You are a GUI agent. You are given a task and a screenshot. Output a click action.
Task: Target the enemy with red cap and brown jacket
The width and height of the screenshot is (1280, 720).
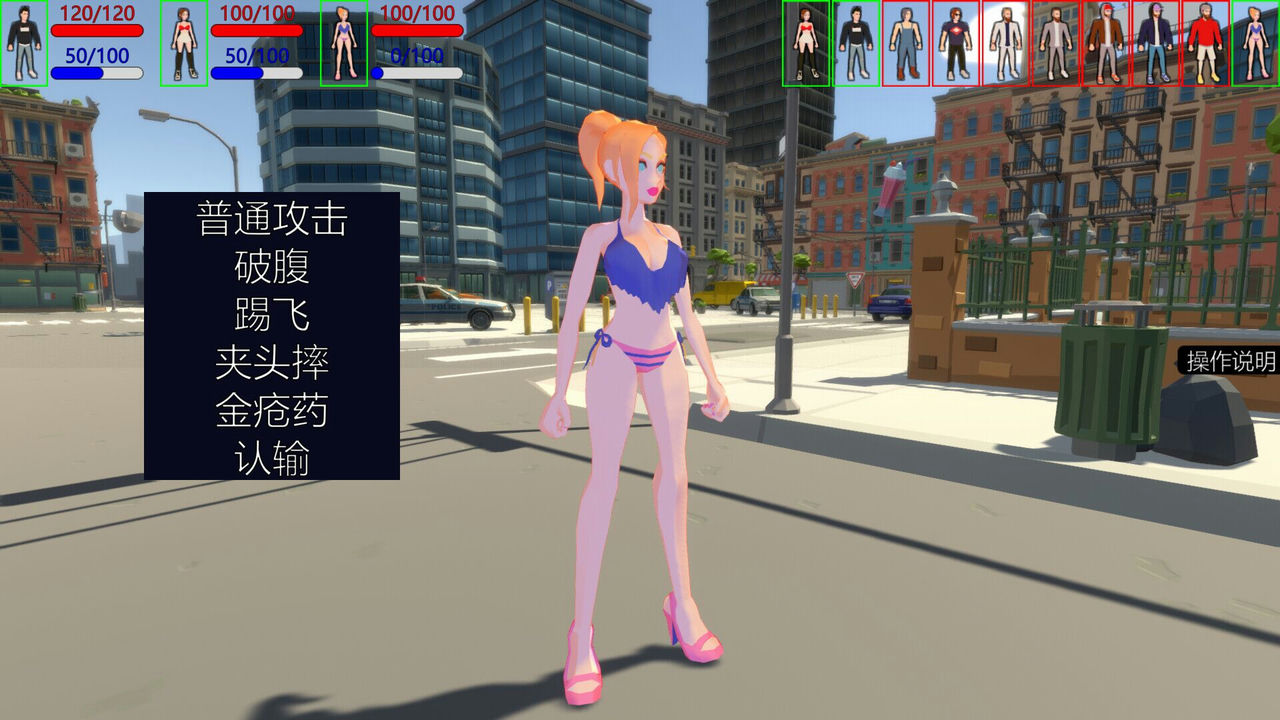point(1105,45)
